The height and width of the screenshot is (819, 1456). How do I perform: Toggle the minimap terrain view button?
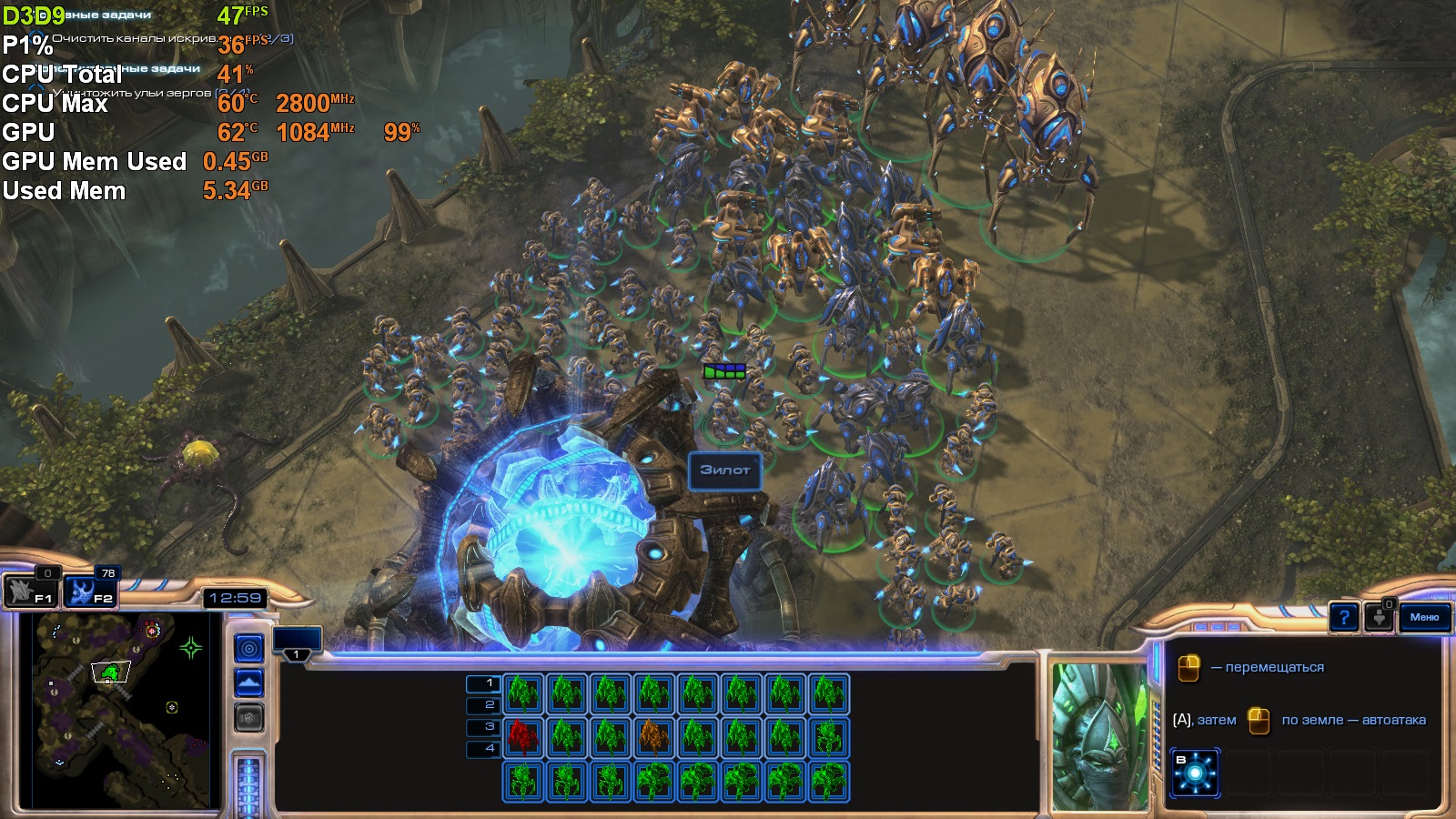tap(249, 682)
